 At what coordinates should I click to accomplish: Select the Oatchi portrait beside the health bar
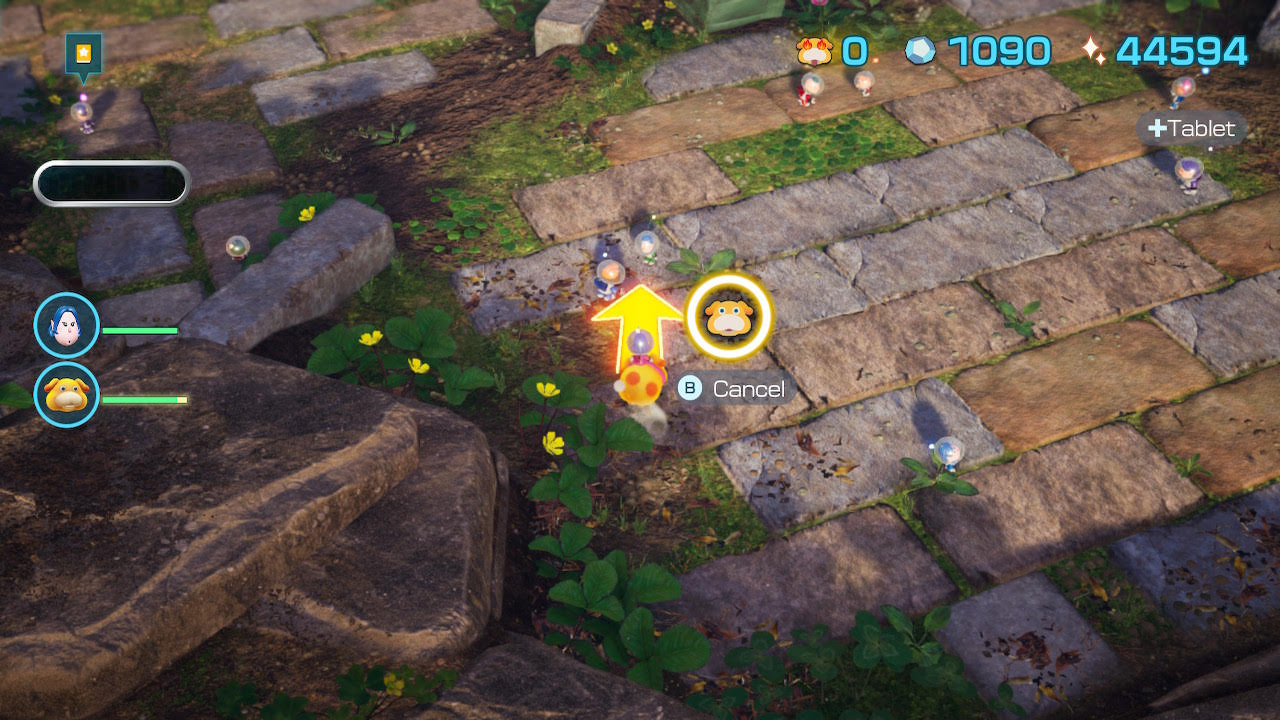coord(67,394)
